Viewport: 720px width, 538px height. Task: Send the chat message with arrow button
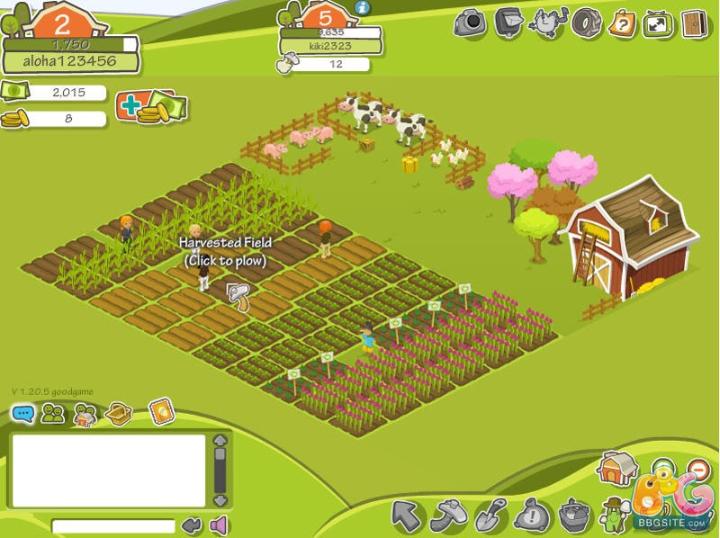192,526
